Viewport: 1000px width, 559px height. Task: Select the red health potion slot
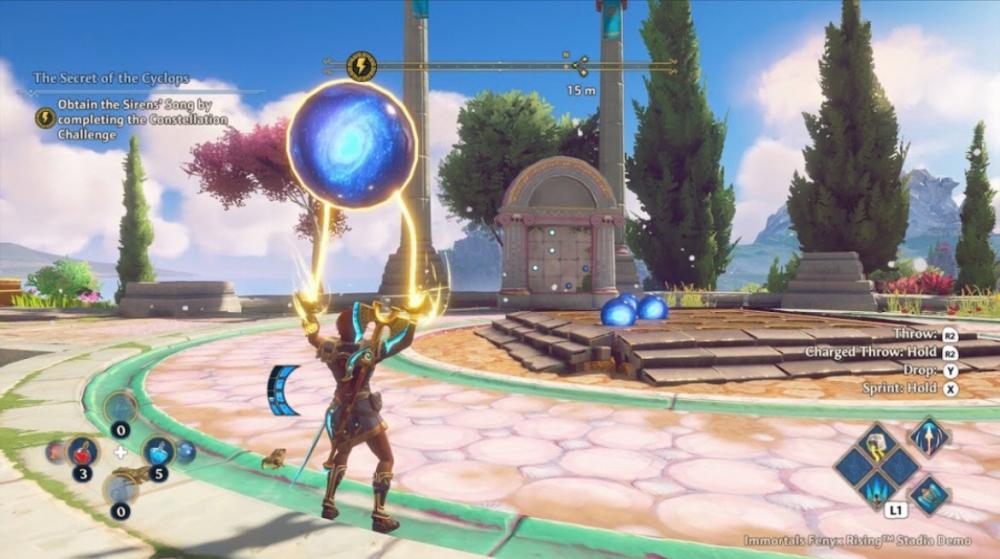tap(83, 451)
